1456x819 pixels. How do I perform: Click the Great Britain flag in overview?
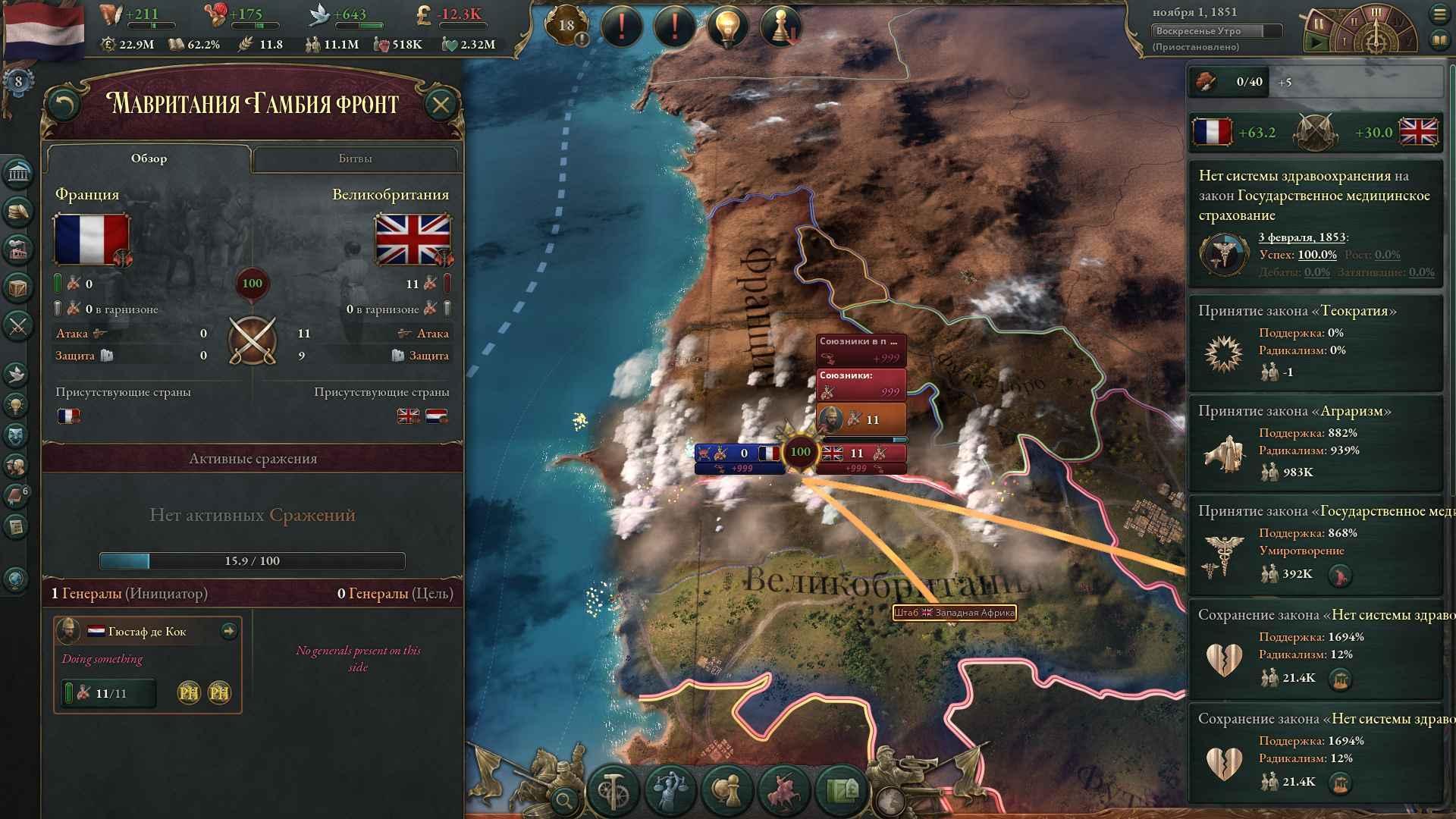[x=413, y=240]
